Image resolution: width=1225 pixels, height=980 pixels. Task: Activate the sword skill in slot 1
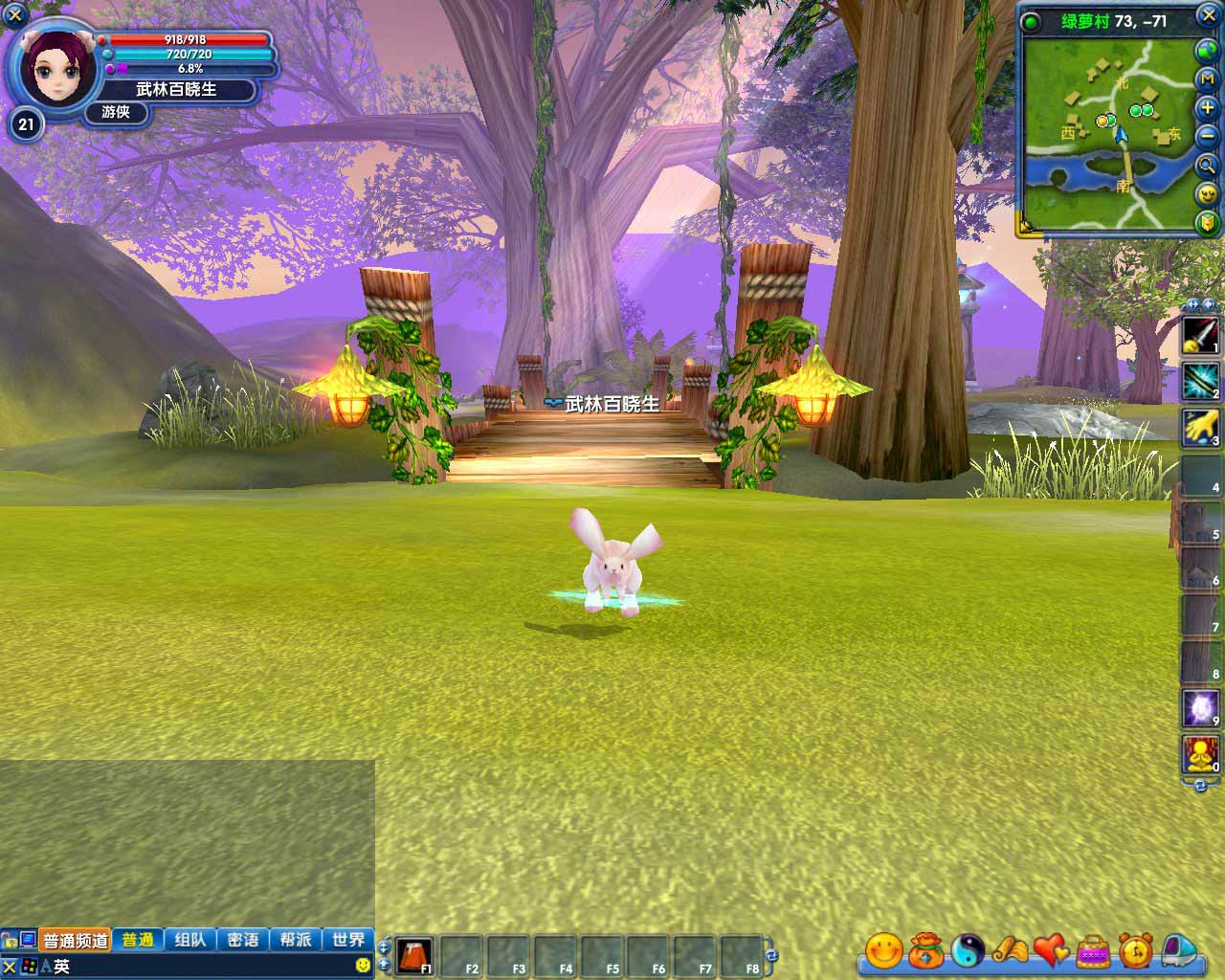point(1200,335)
